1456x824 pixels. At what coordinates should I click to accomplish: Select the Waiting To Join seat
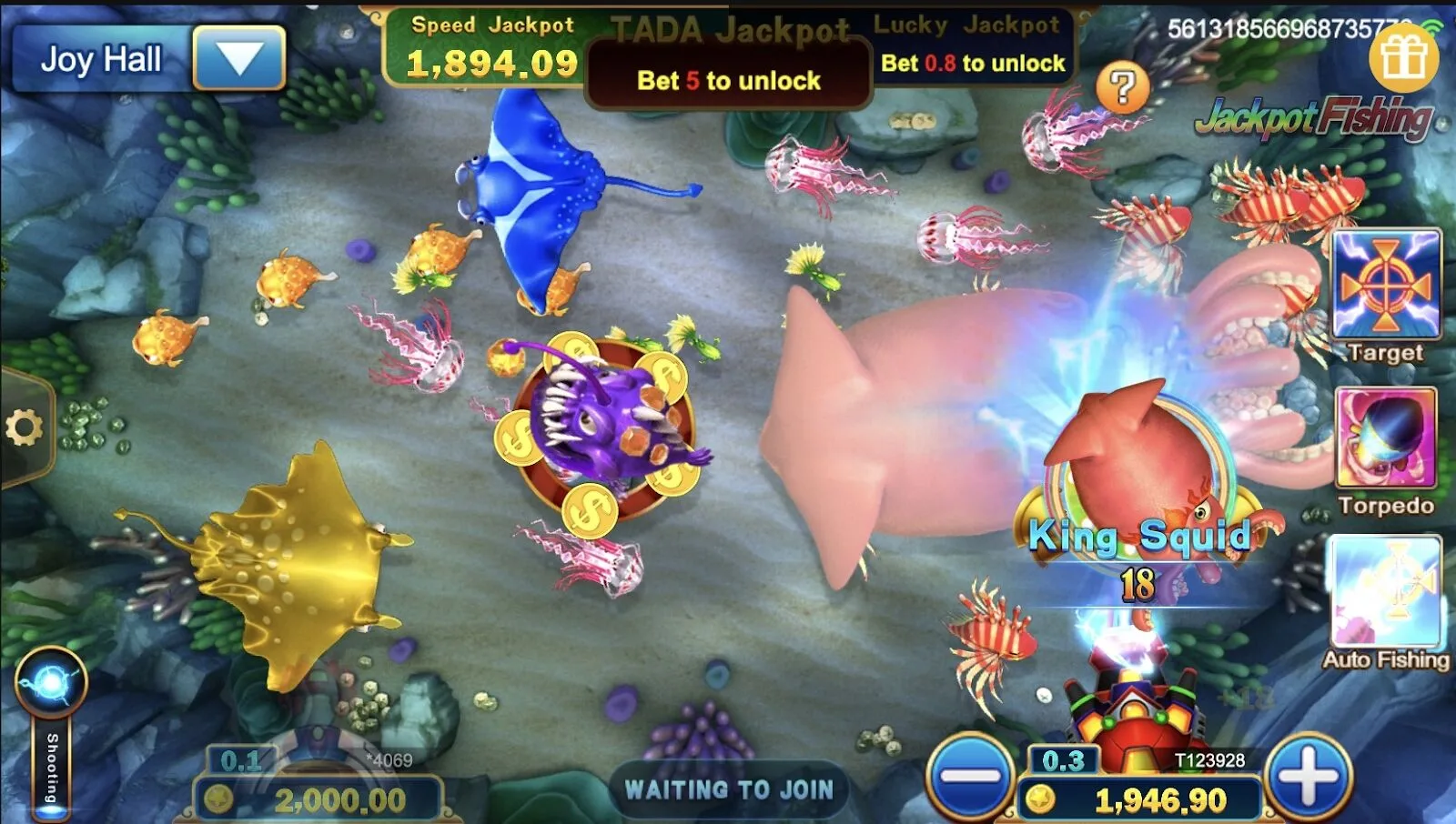pyautogui.click(x=728, y=789)
